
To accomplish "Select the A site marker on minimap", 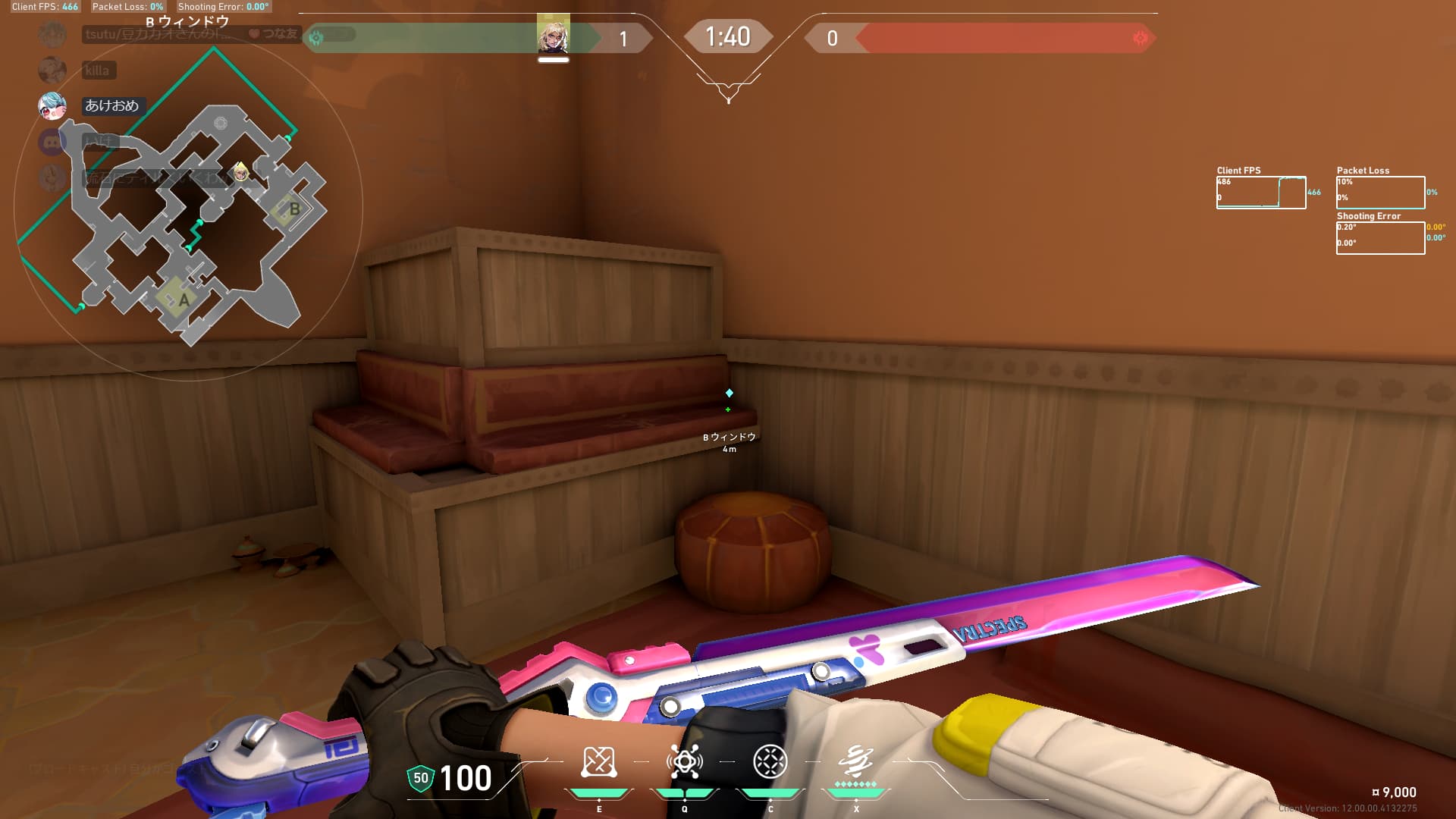I will pos(183,300).
